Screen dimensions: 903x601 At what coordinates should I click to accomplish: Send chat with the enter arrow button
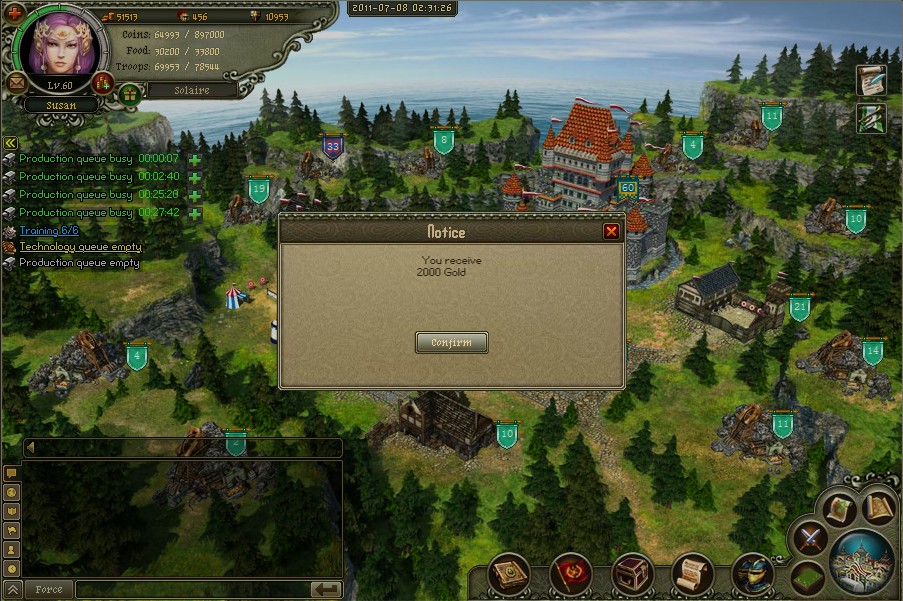tap(326, 590)
